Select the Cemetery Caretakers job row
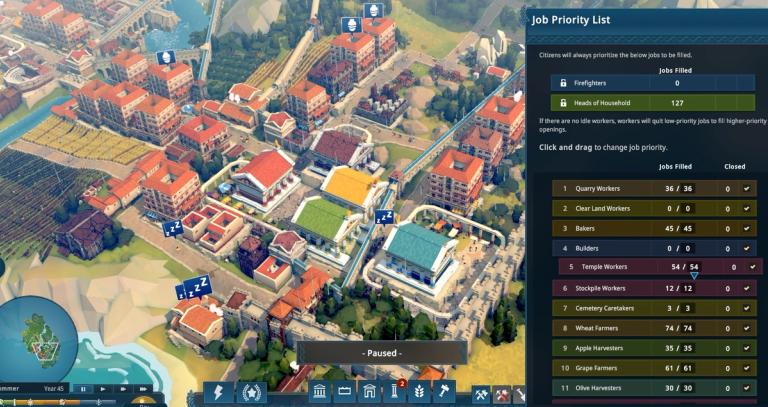 tap(640, 308)
